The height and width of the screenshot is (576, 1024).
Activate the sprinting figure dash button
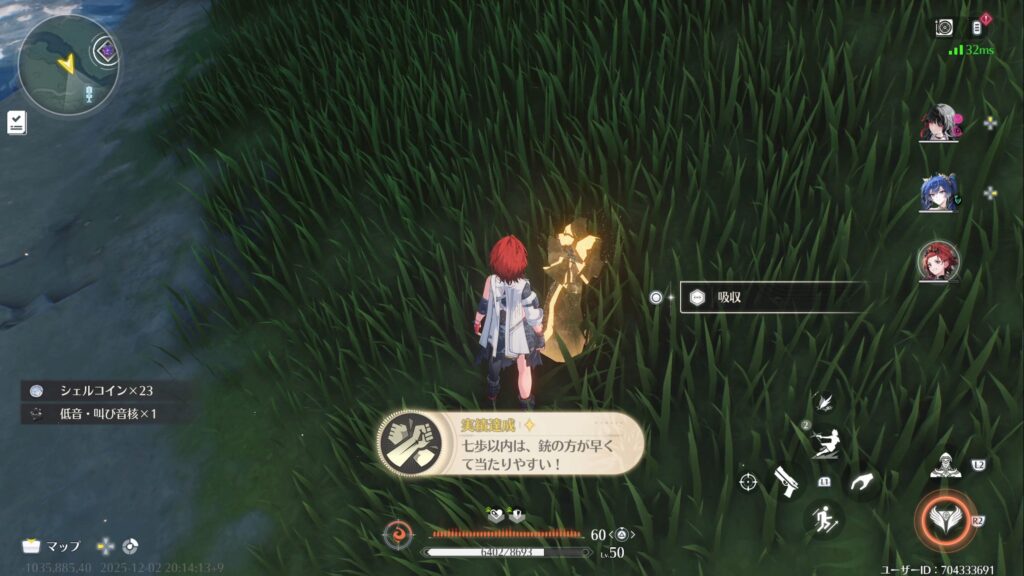point(822,518)
